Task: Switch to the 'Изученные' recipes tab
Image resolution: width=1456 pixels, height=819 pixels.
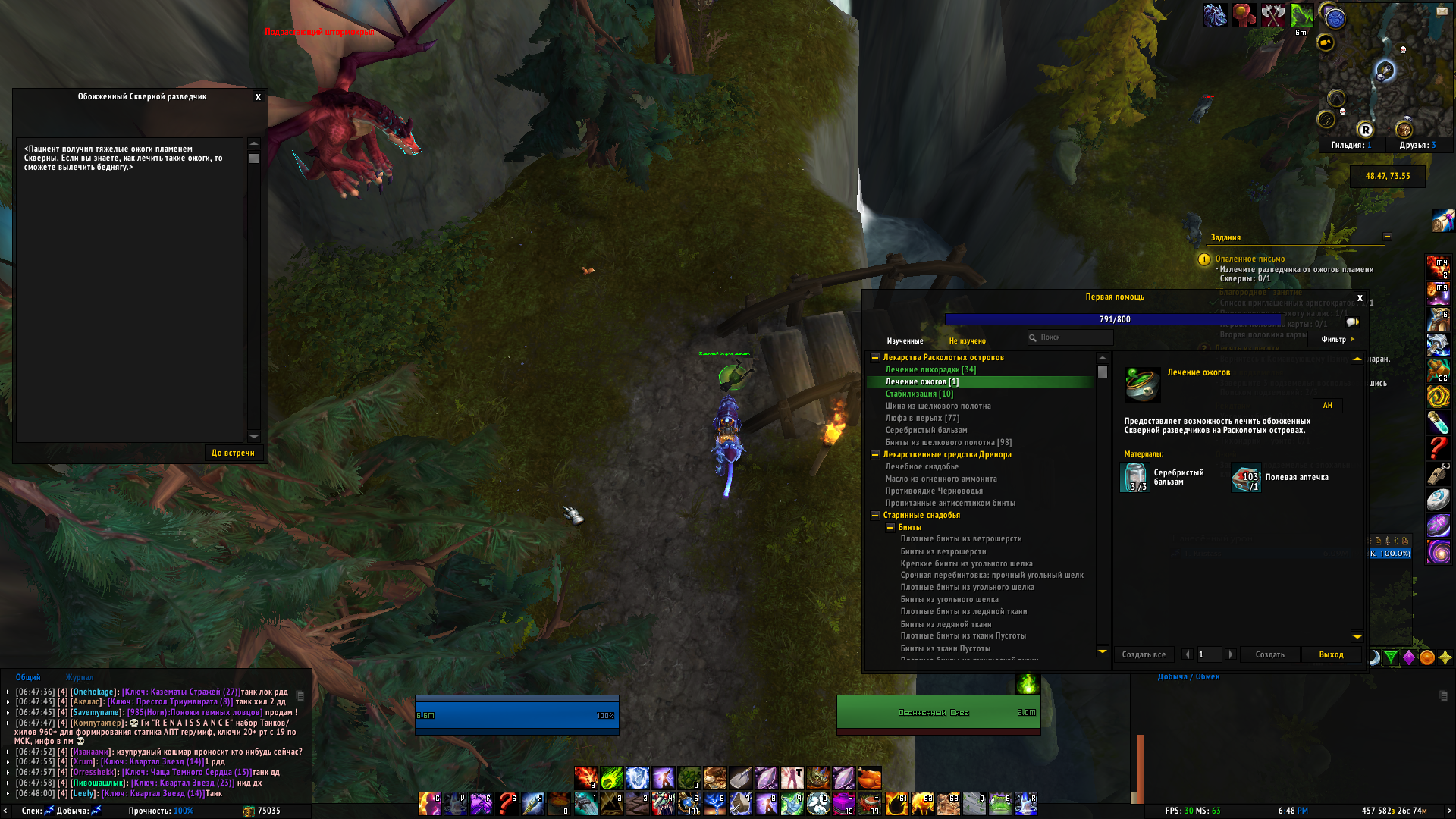Action: [x=905, y=340]
